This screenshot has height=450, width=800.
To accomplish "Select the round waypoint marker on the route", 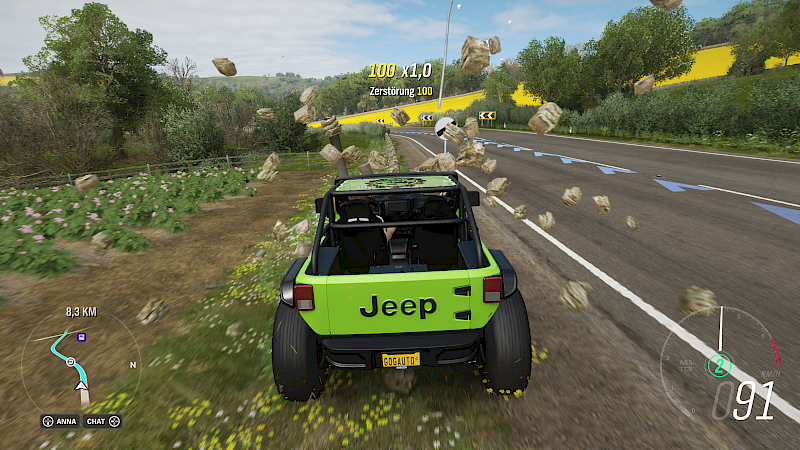I will pyautogui.click(x=71, y=361).
